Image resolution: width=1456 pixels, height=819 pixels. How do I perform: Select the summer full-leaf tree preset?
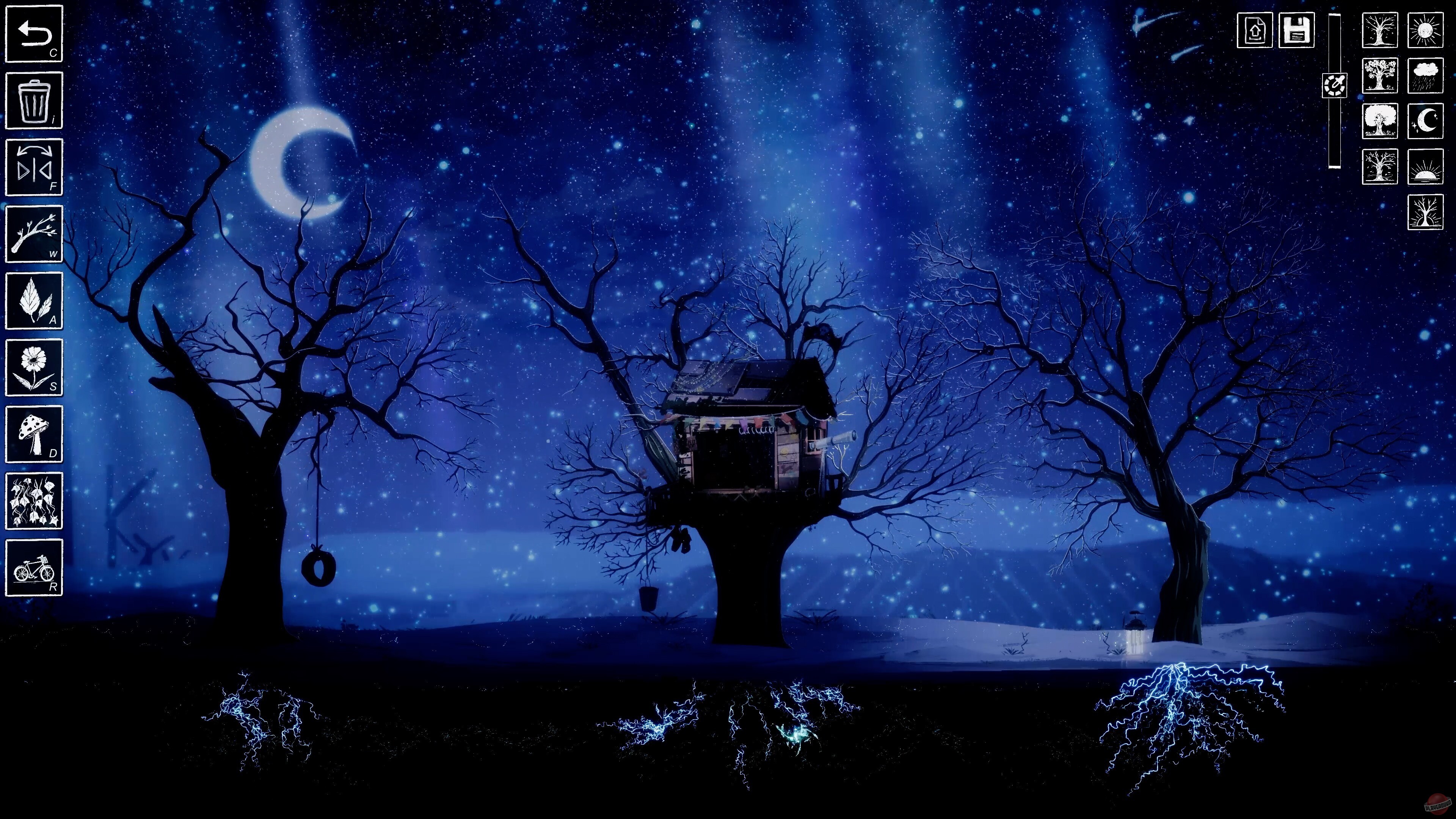(1380, 121)
